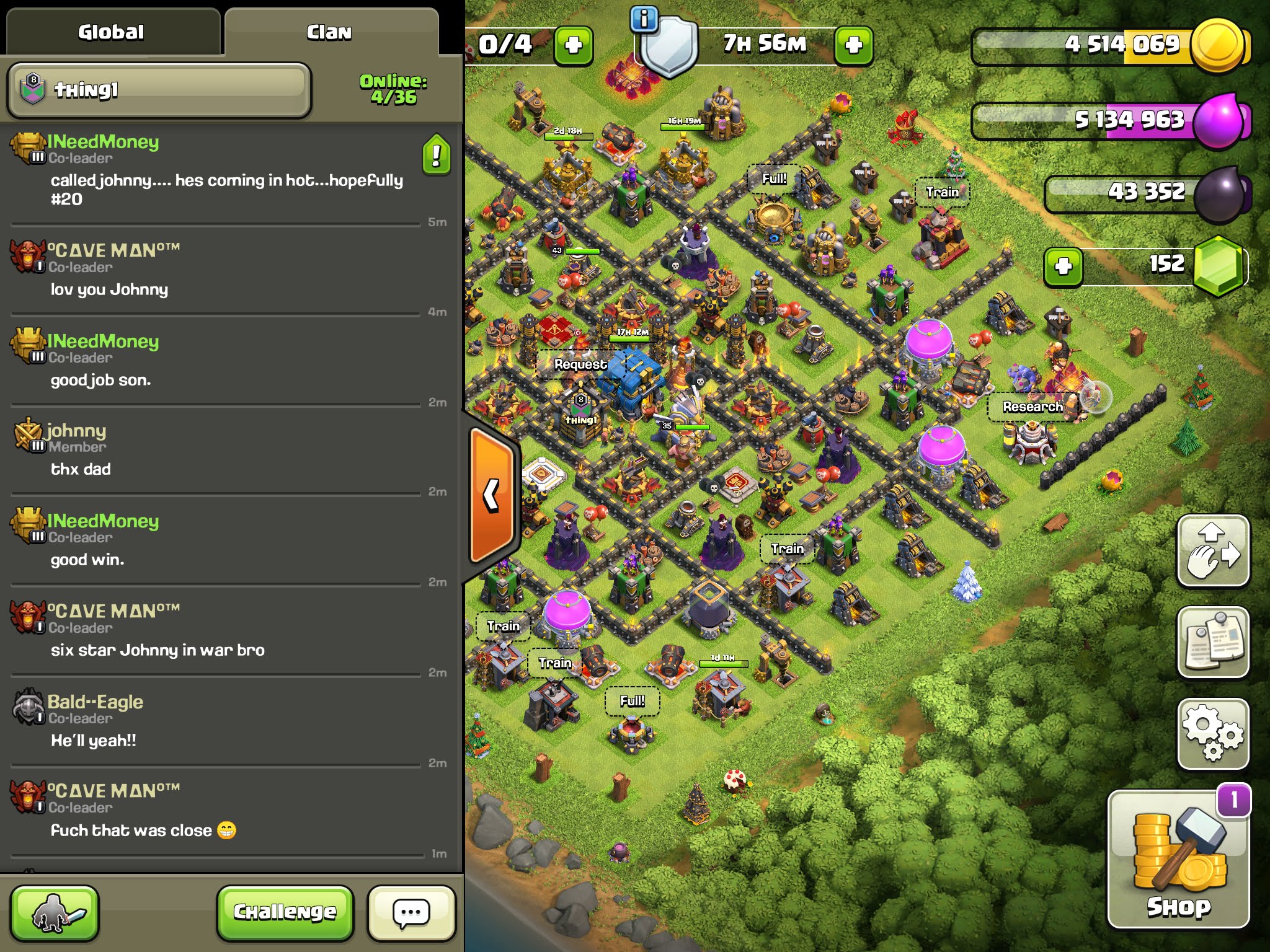Switch to the Global chat tab
Screen dimensions: 1270x952
[111, 32]
